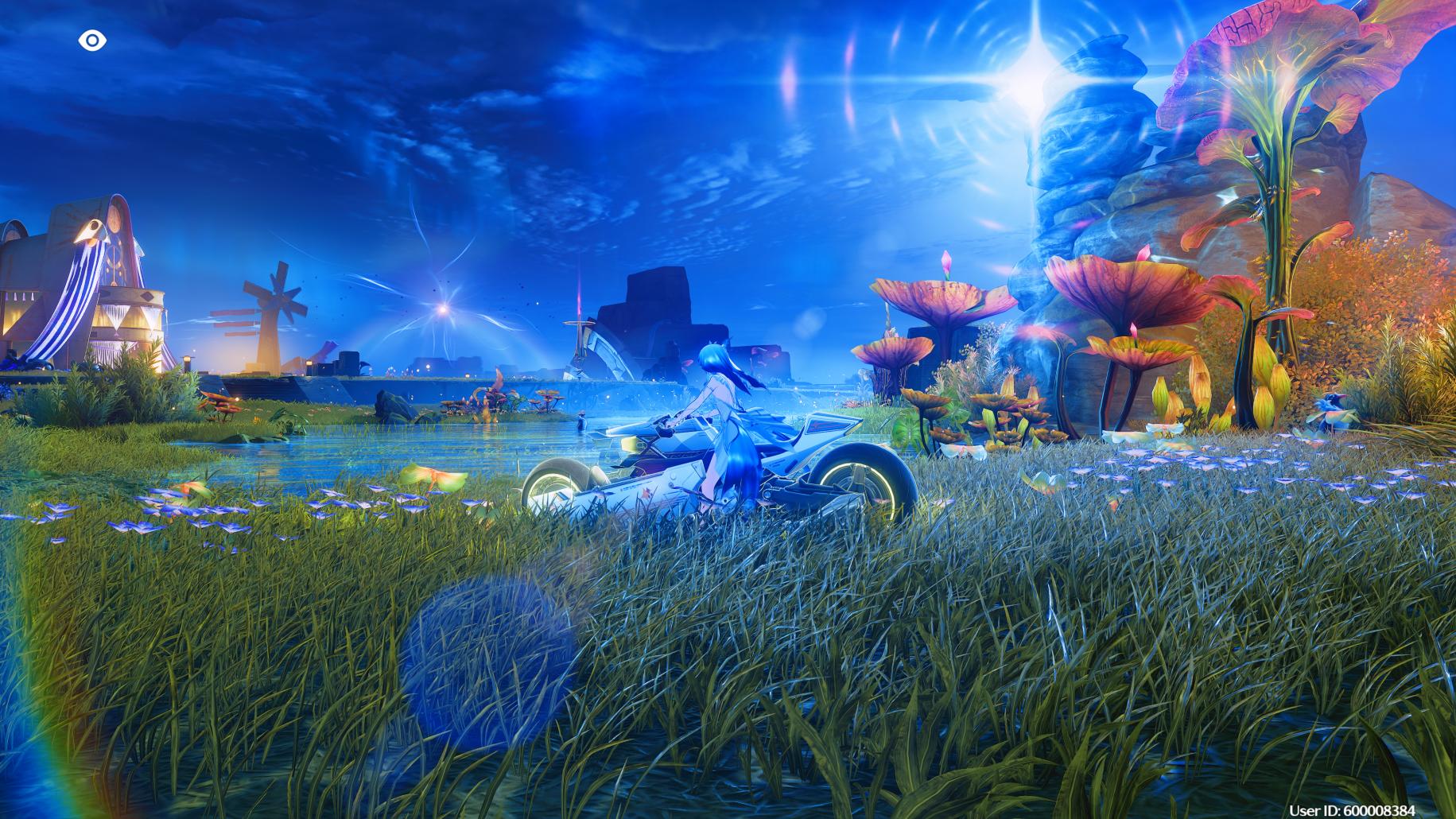Toggle the eye icon to show the interface

(92, 41)
